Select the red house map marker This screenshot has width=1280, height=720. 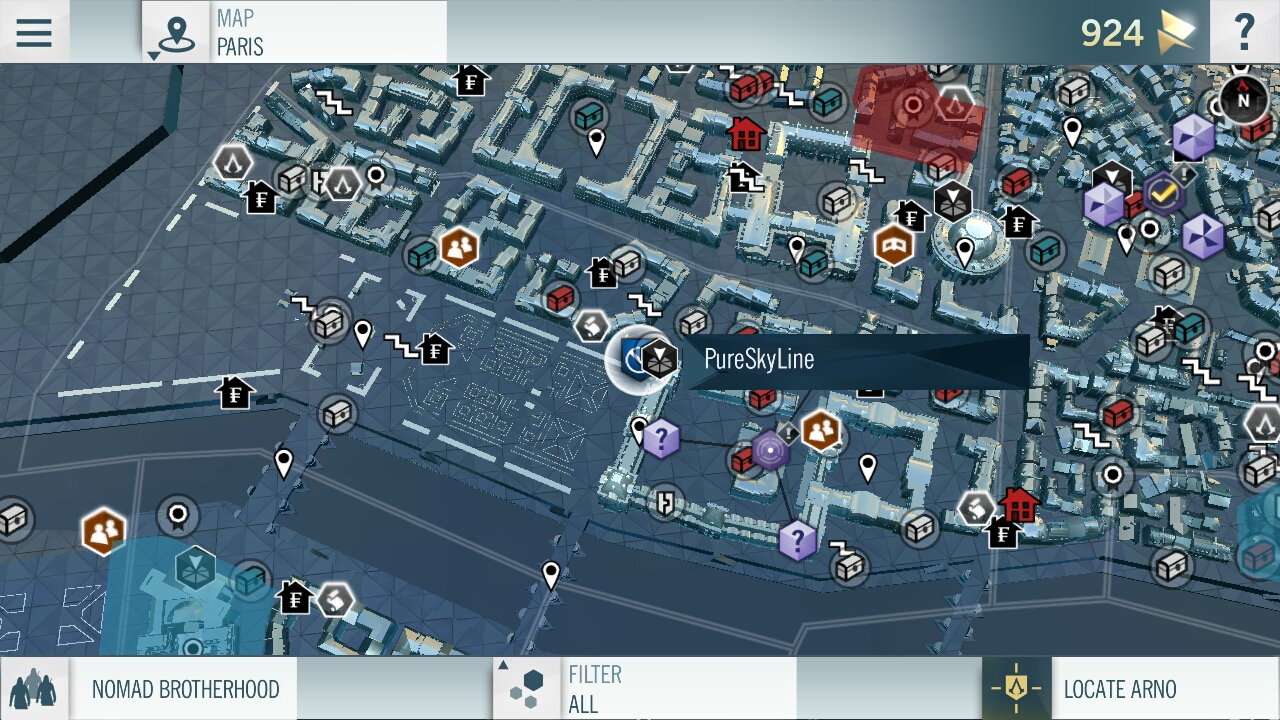tap(745, 132)
